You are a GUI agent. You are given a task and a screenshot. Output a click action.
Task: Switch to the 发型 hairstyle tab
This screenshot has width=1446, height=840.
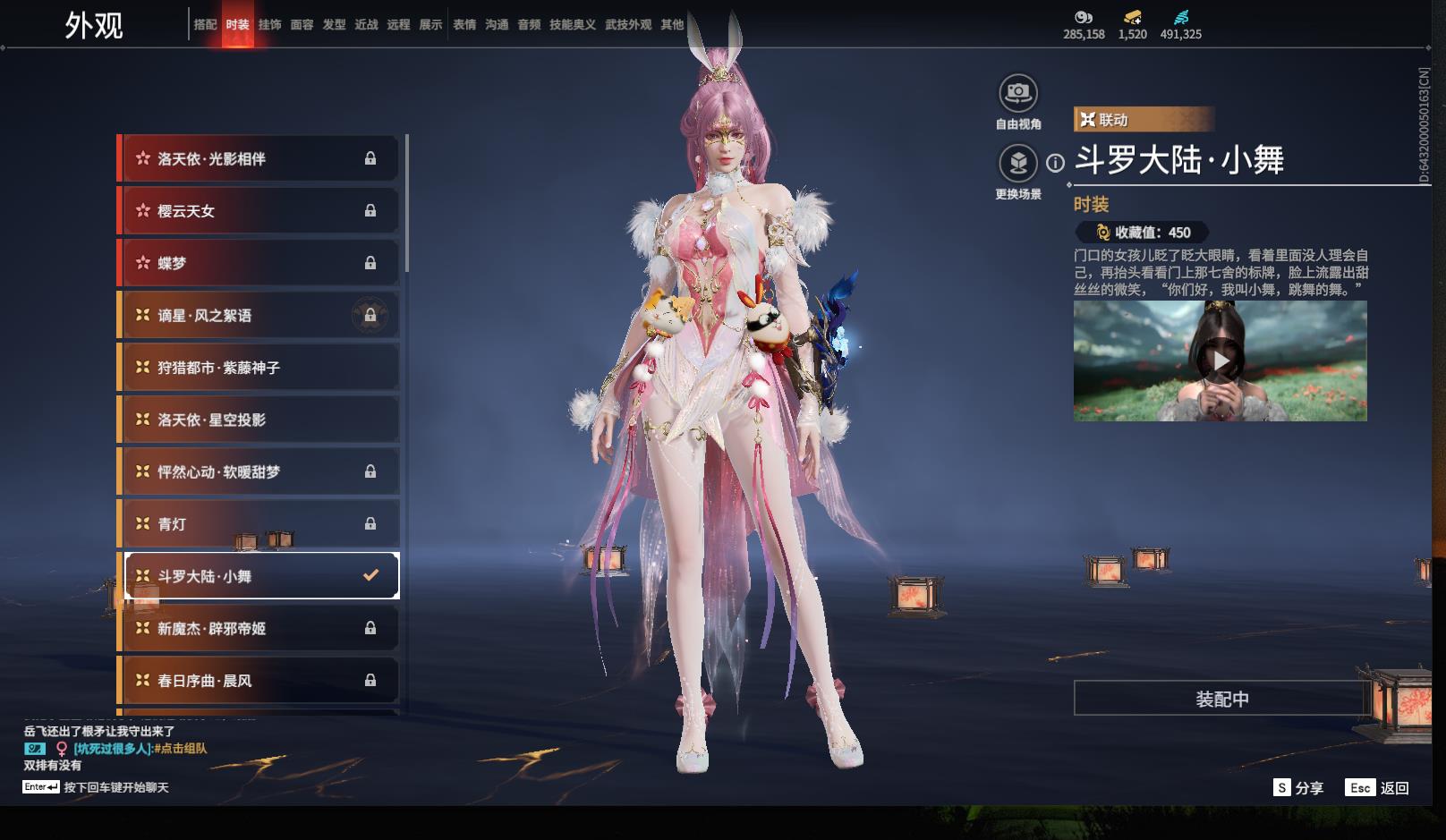point(334,25)
